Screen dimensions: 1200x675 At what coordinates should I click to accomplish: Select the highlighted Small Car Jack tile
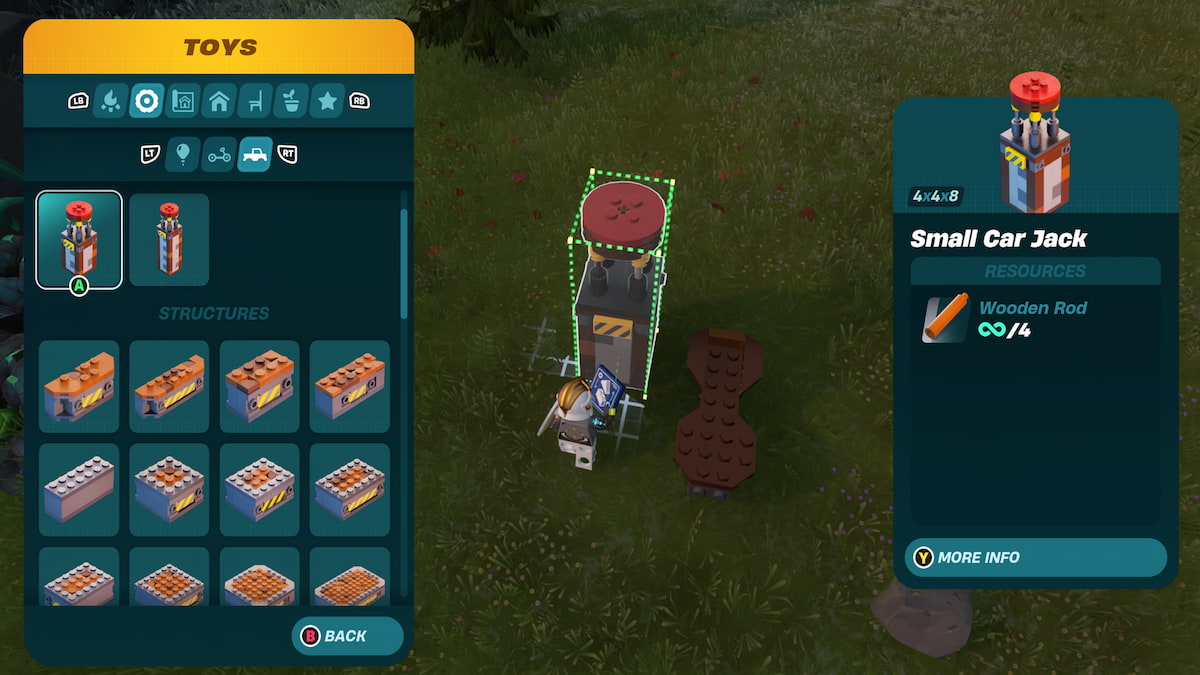(79, 239)
